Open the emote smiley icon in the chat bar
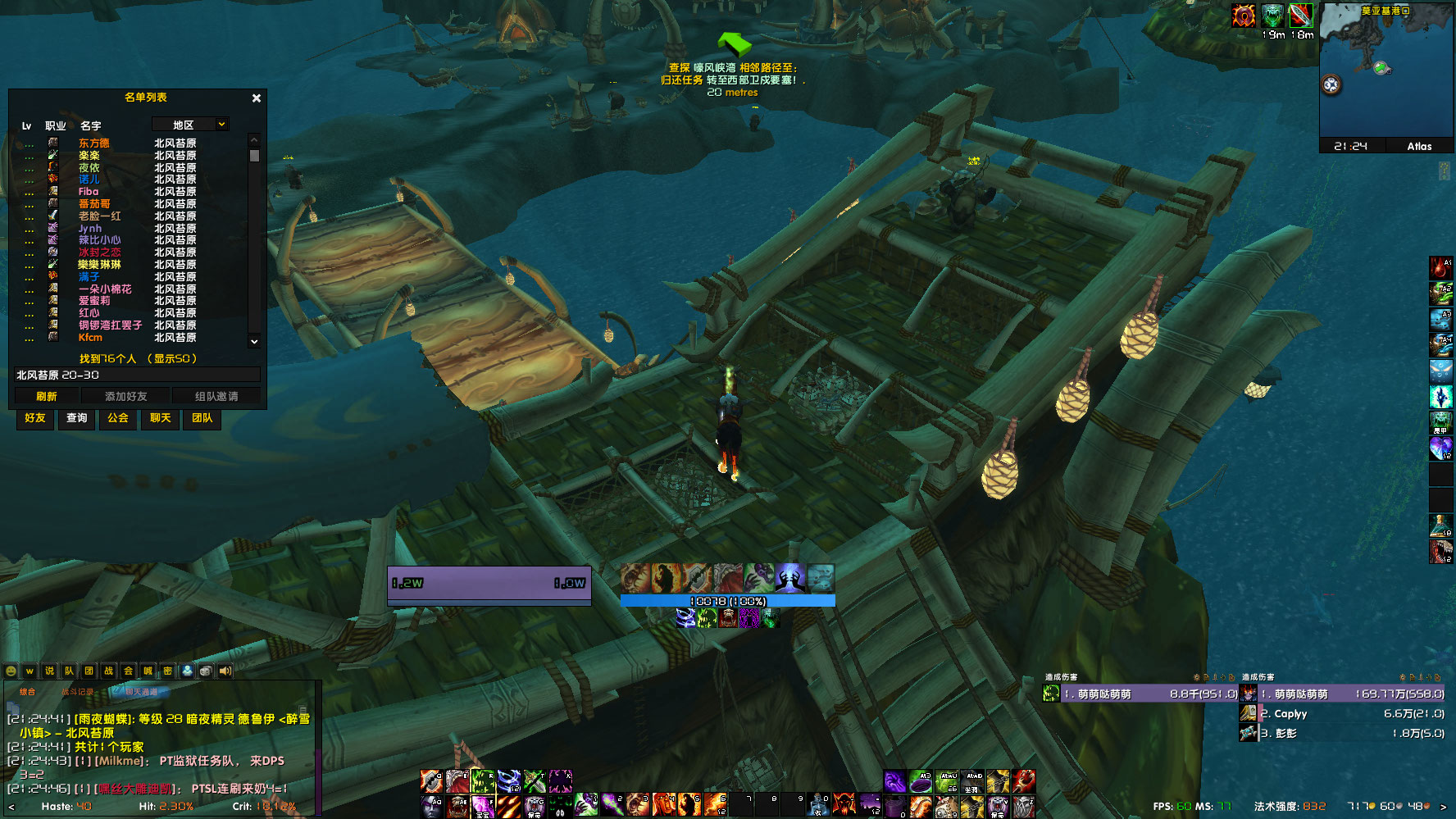Screen dimensions: 1456x819 point(11,671)
